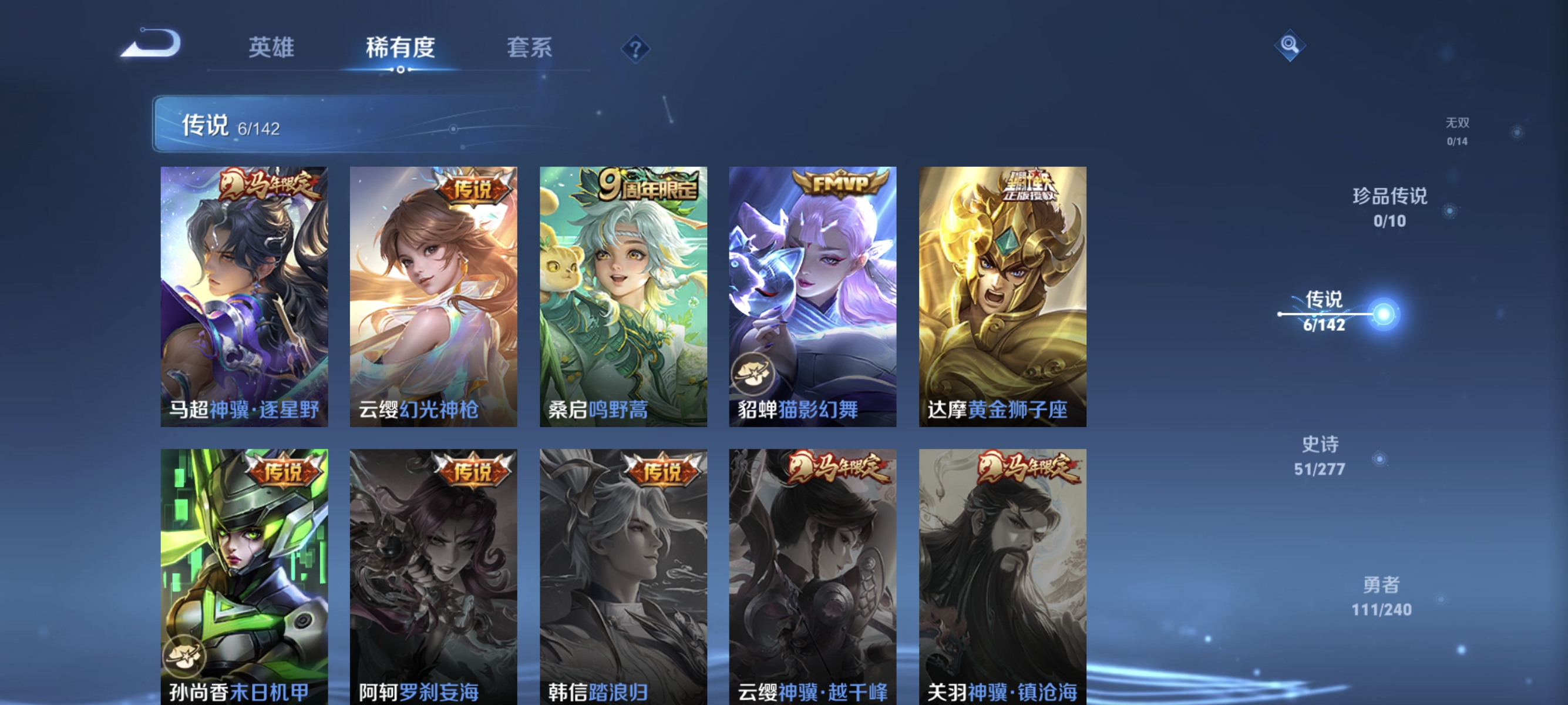Switch to the 英雄 tab
Viewport: 1568px width, 705px height.
tap(271, 48)
